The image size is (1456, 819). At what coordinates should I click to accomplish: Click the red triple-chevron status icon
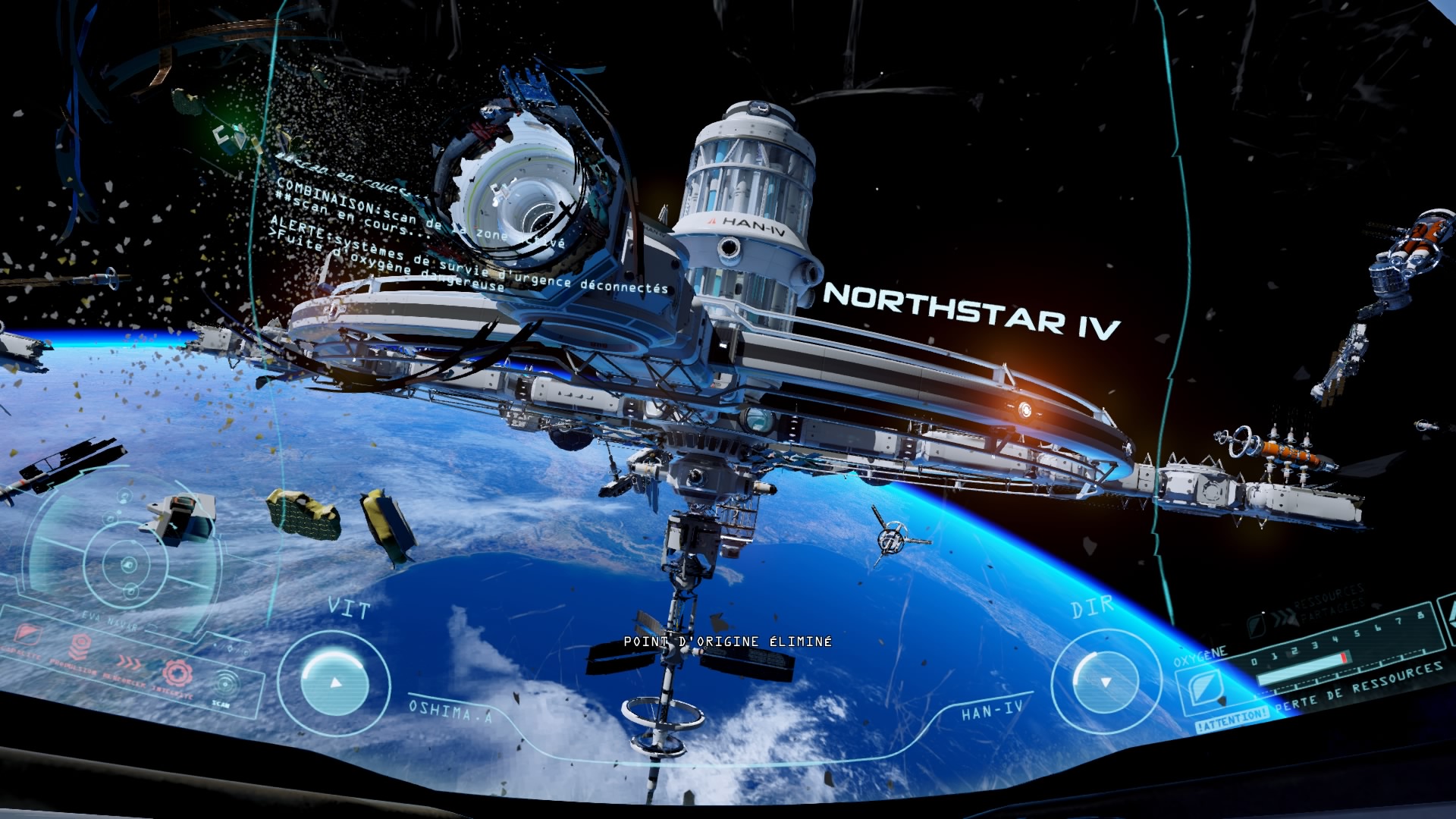pos(130,663)
